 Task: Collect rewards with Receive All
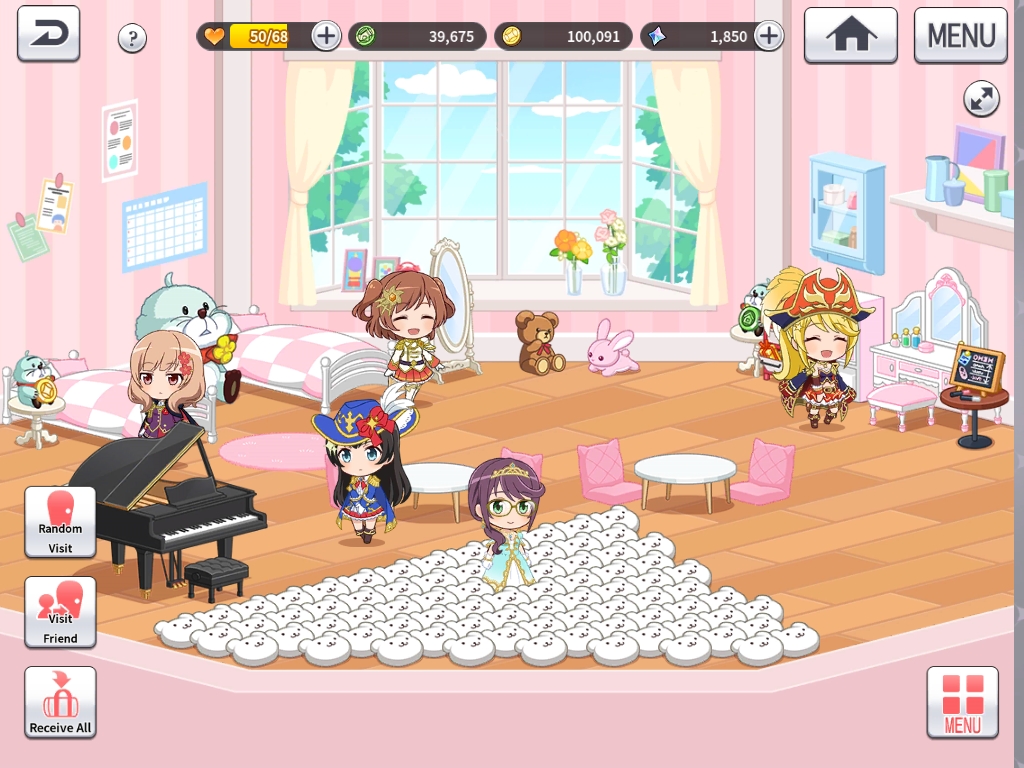click(60, 702)
